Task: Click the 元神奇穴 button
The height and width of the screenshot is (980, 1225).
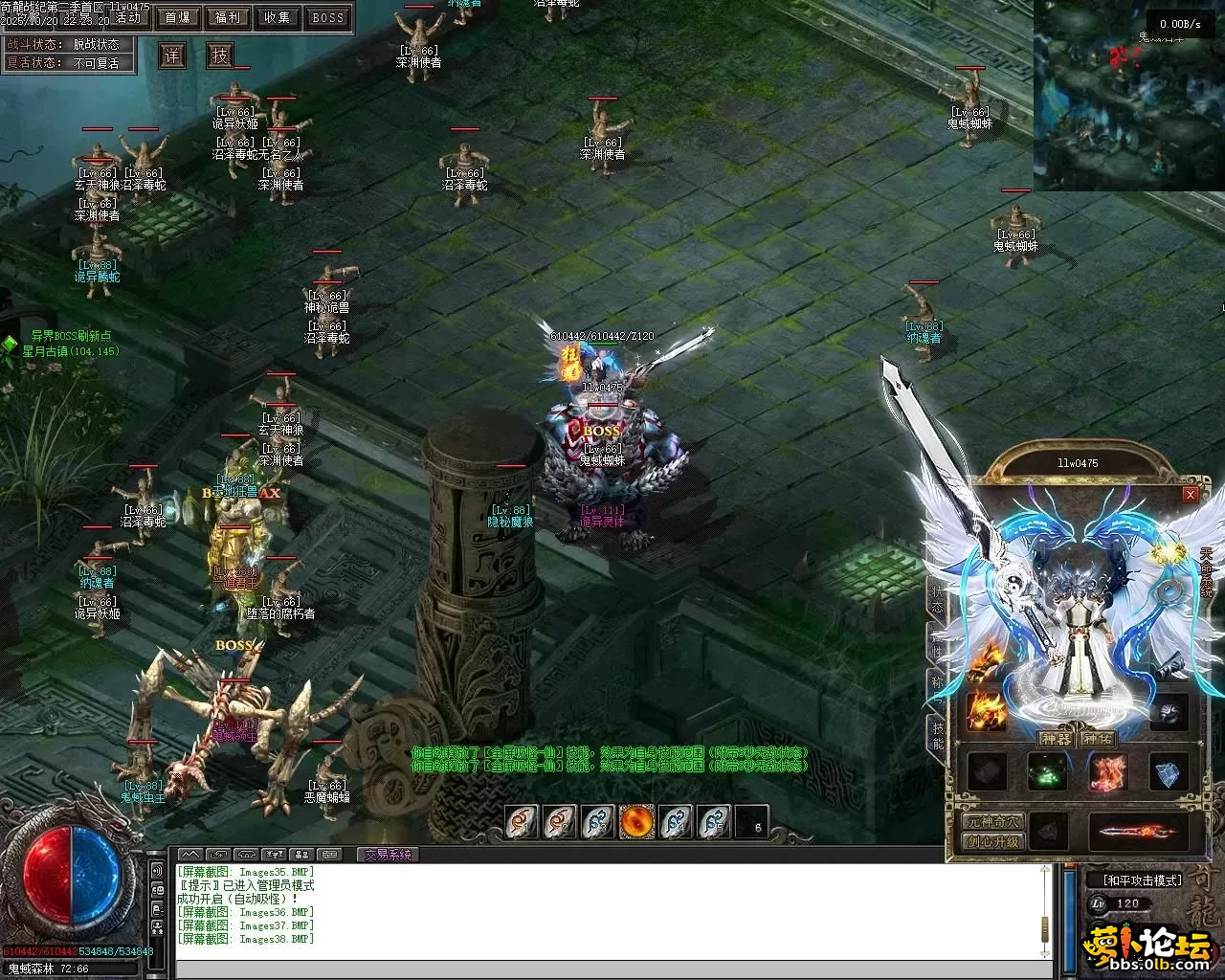Action: pyautogui.click(x=992, y=822)
